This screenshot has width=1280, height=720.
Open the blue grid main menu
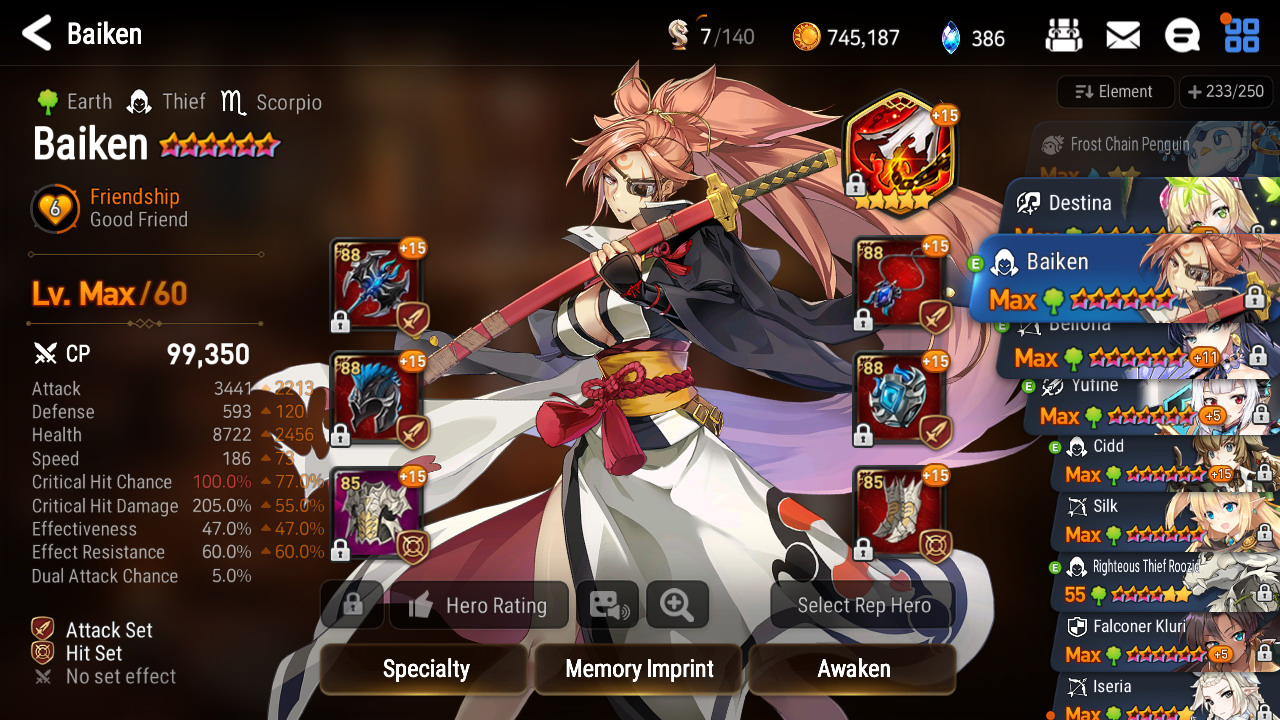(1242, 35)
